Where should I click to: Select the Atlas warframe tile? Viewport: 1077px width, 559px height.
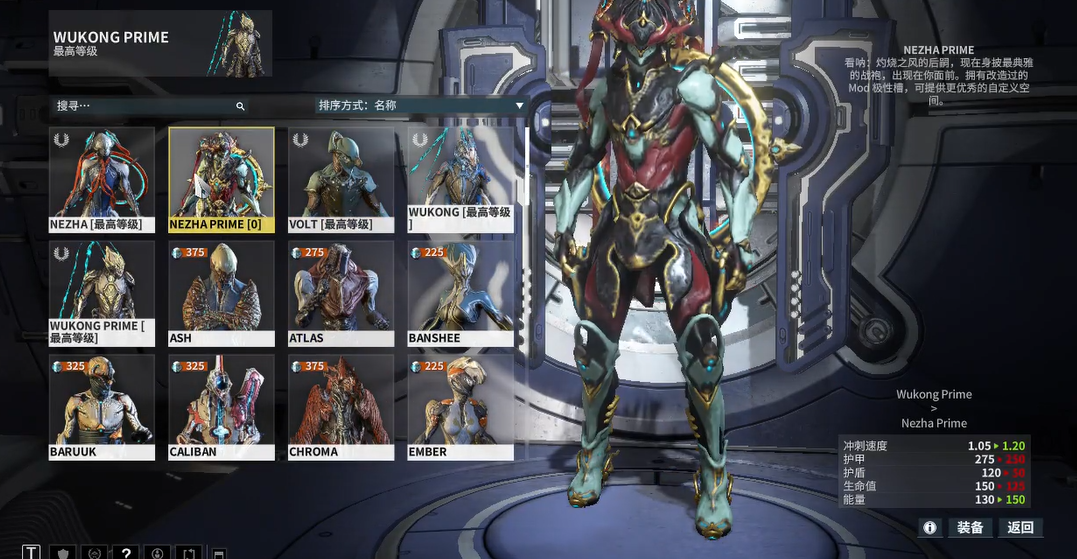[341, 293]
